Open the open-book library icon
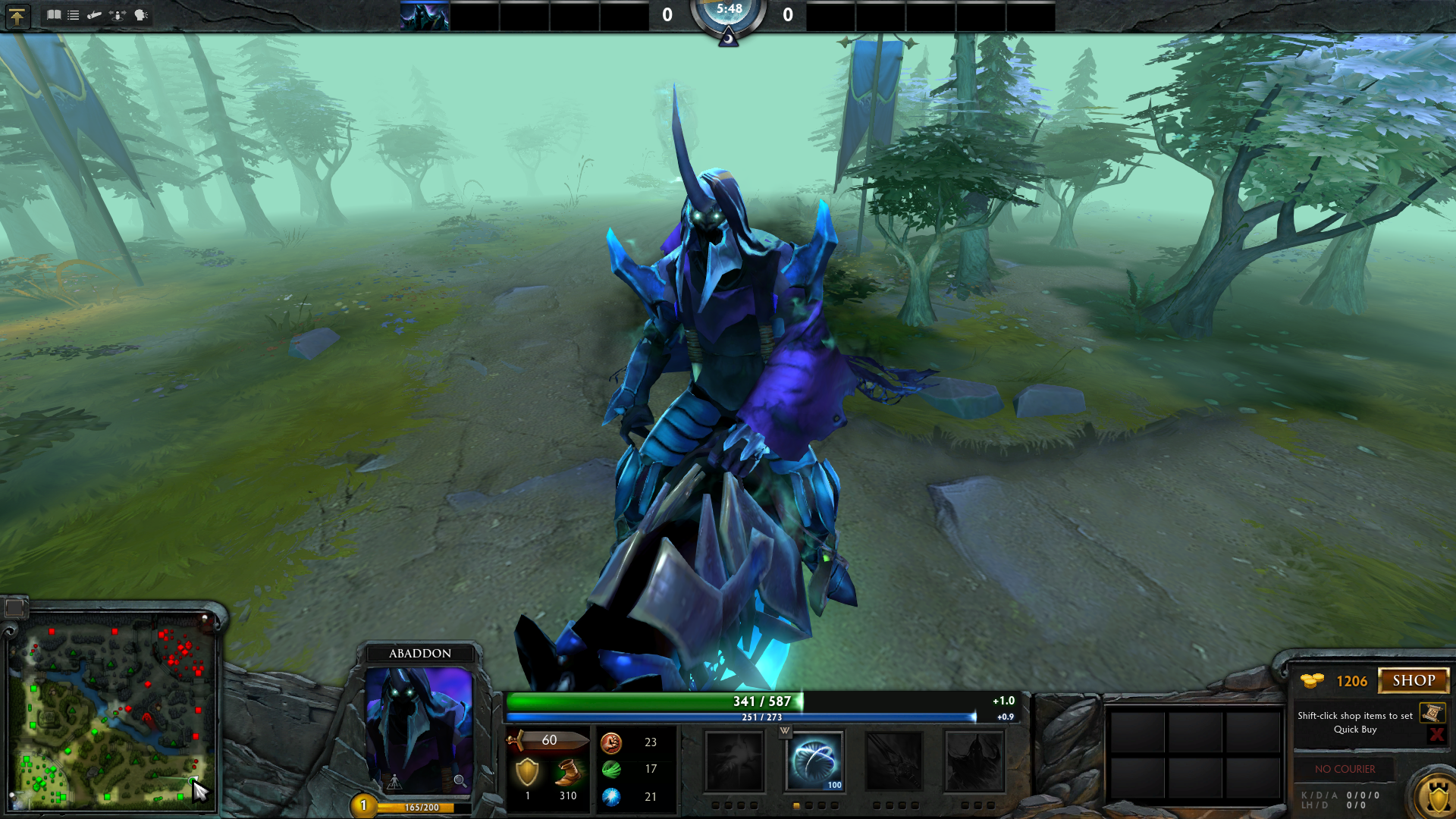The image size is (1456, 819). (54, 14)
